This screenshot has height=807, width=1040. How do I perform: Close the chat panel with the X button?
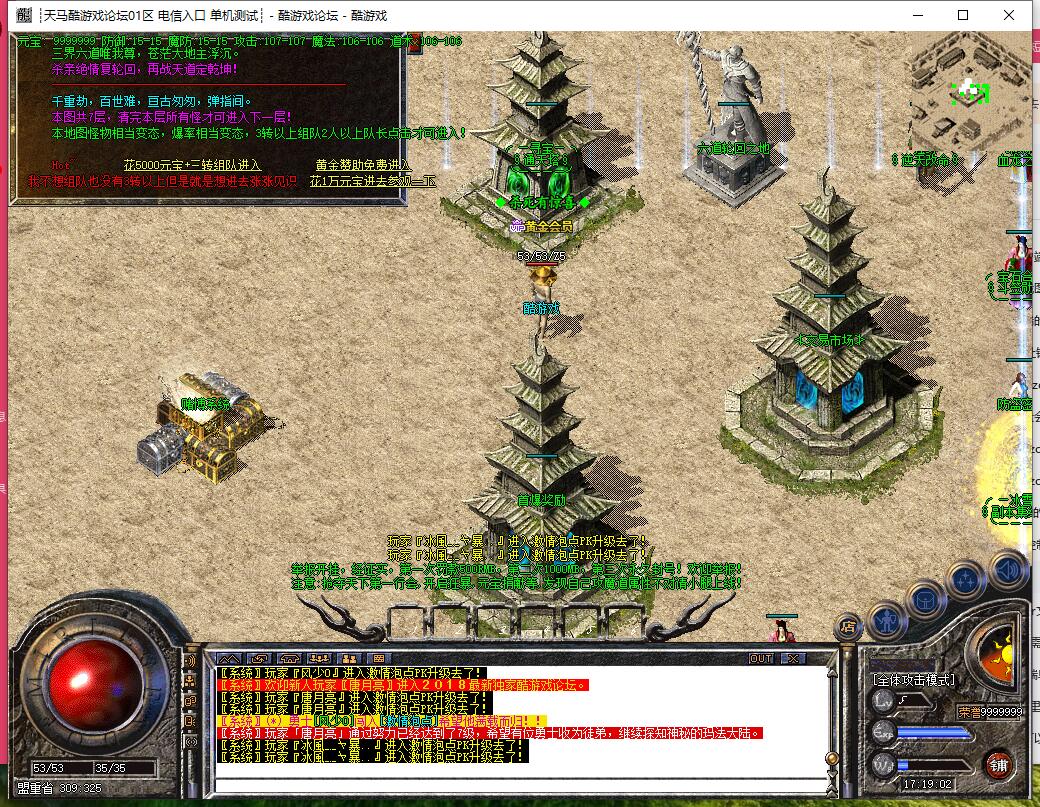(792, 658)
